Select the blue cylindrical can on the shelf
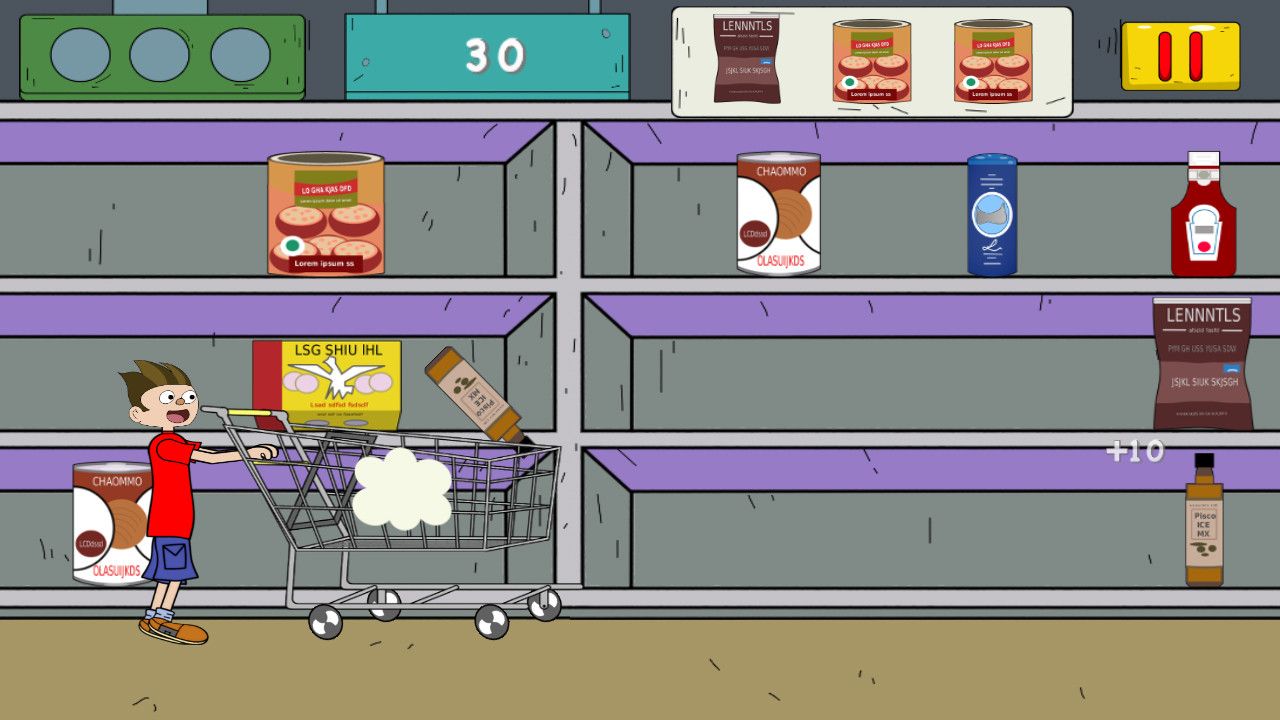Image resolution: width=1280 pixels, height=720 pixels. pos(991,215)
